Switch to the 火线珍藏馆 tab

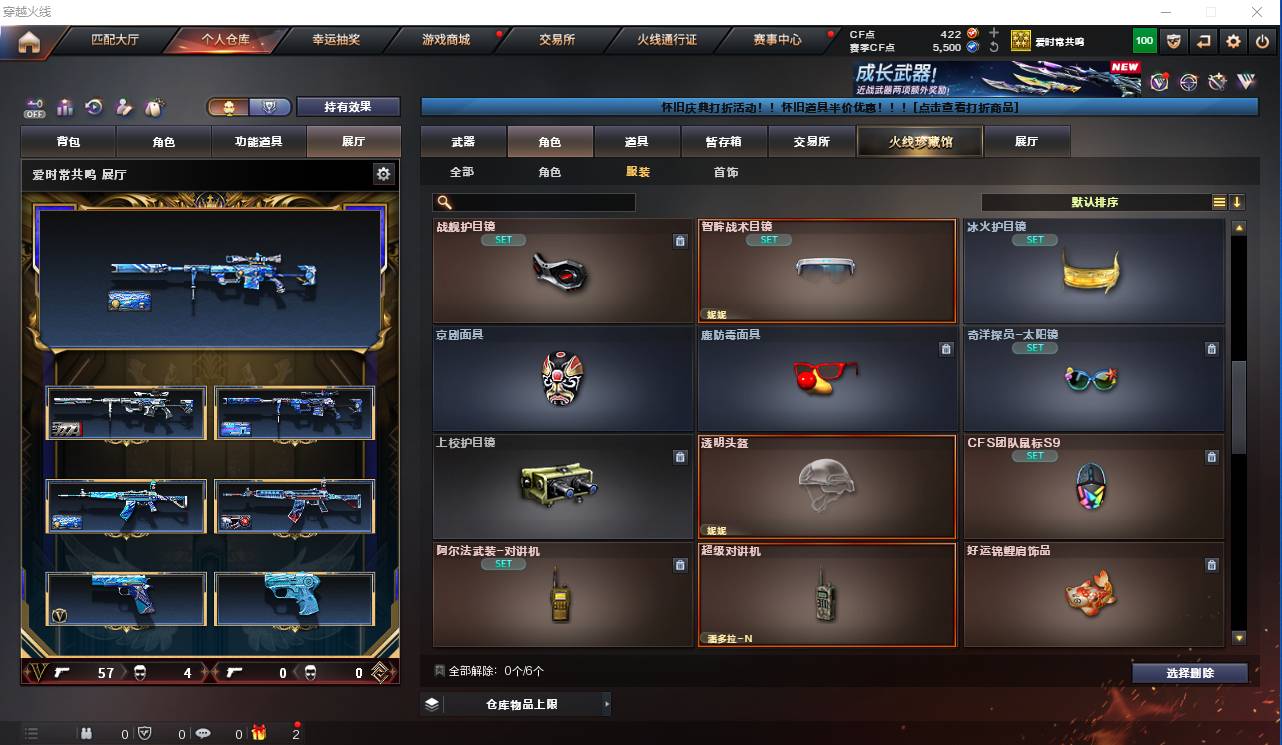tap(918, 141)
